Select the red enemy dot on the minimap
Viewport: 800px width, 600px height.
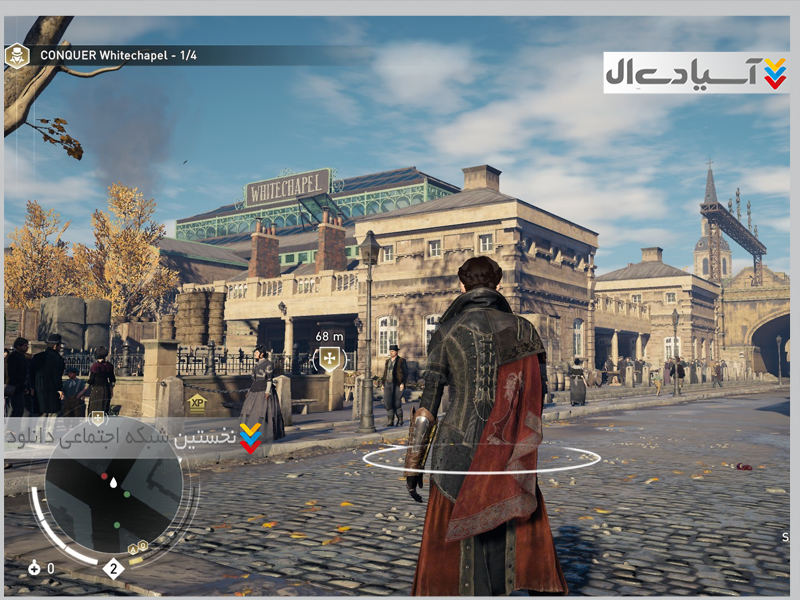(x=104, y=477)
